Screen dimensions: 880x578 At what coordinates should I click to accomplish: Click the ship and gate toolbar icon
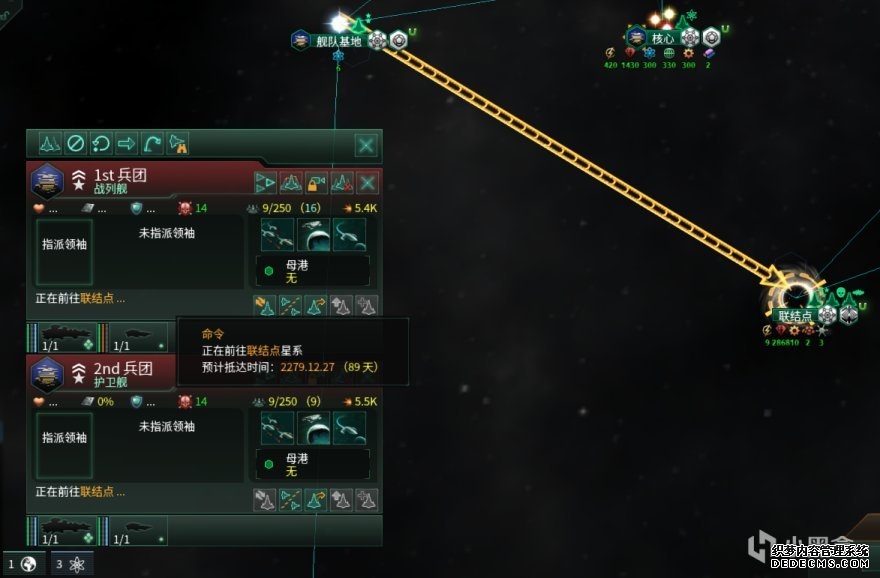(x=179, y=144)
